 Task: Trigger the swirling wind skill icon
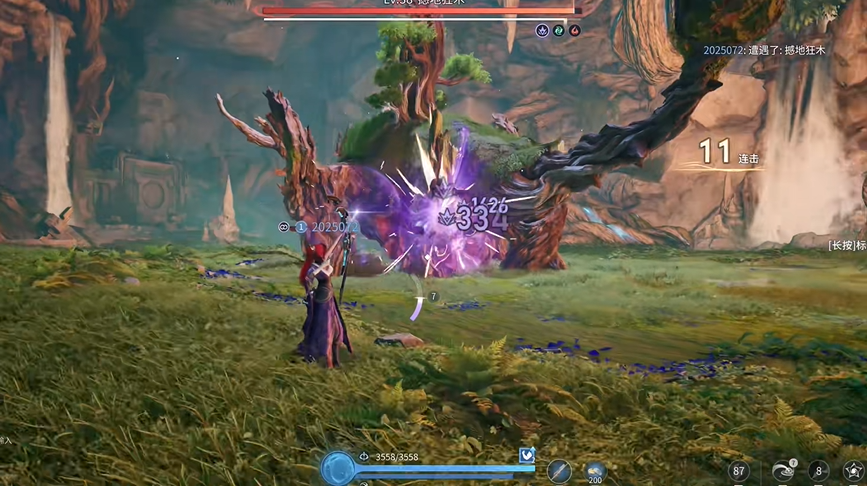click(782, 471)
